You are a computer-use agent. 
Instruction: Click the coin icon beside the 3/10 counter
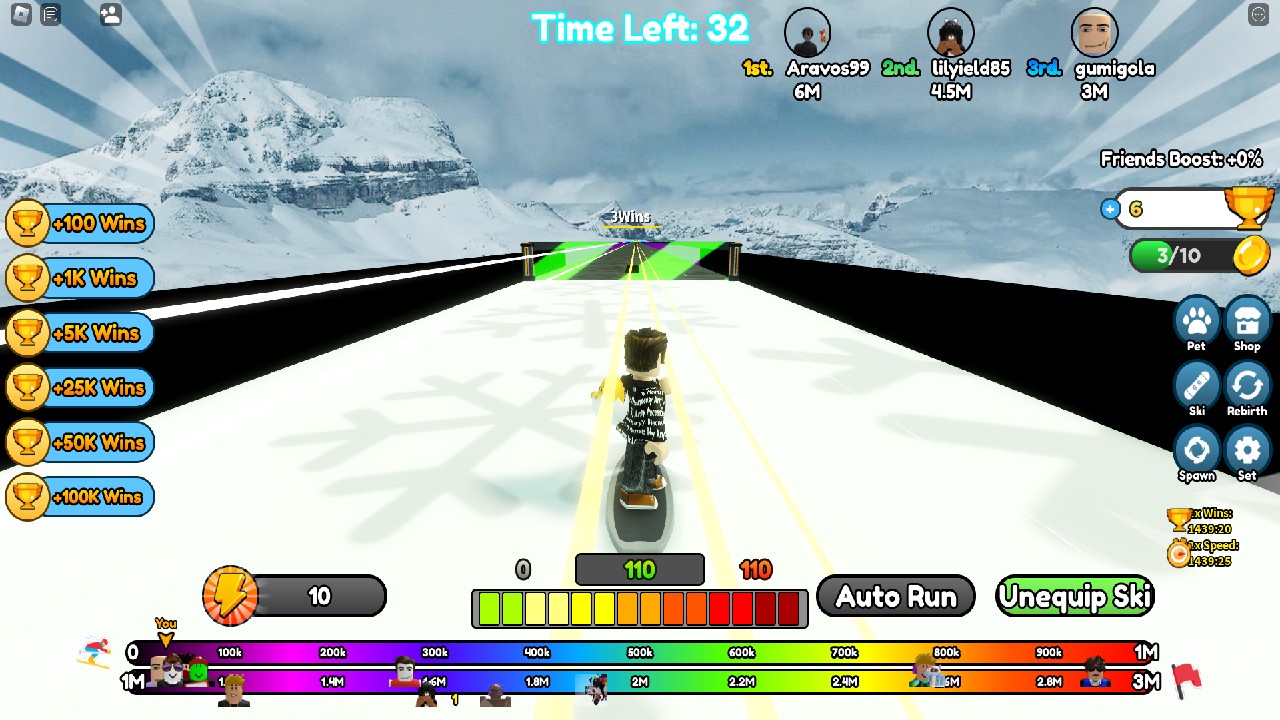[1249, 255]
